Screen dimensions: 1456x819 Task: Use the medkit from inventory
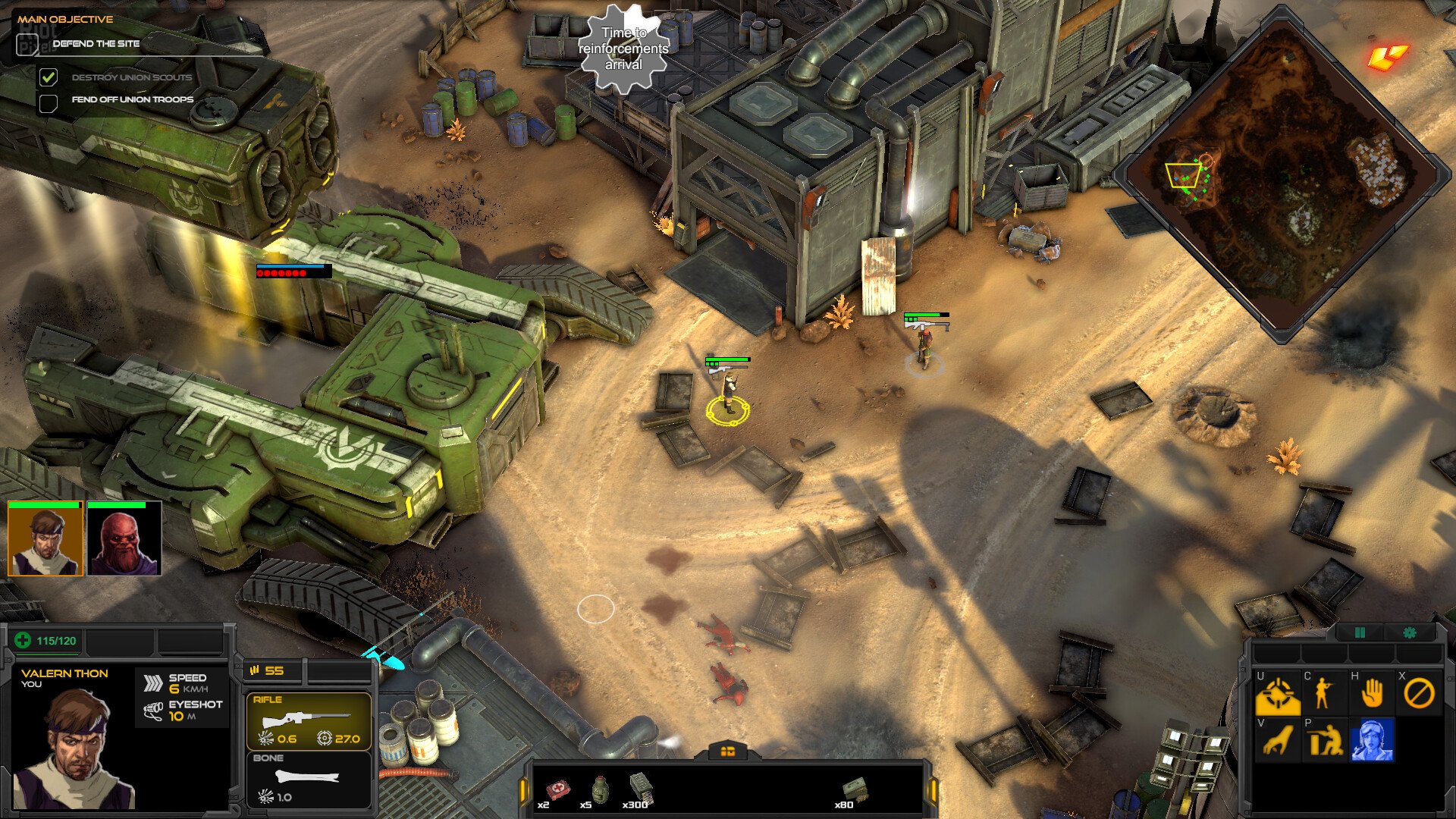coord(557,789)
